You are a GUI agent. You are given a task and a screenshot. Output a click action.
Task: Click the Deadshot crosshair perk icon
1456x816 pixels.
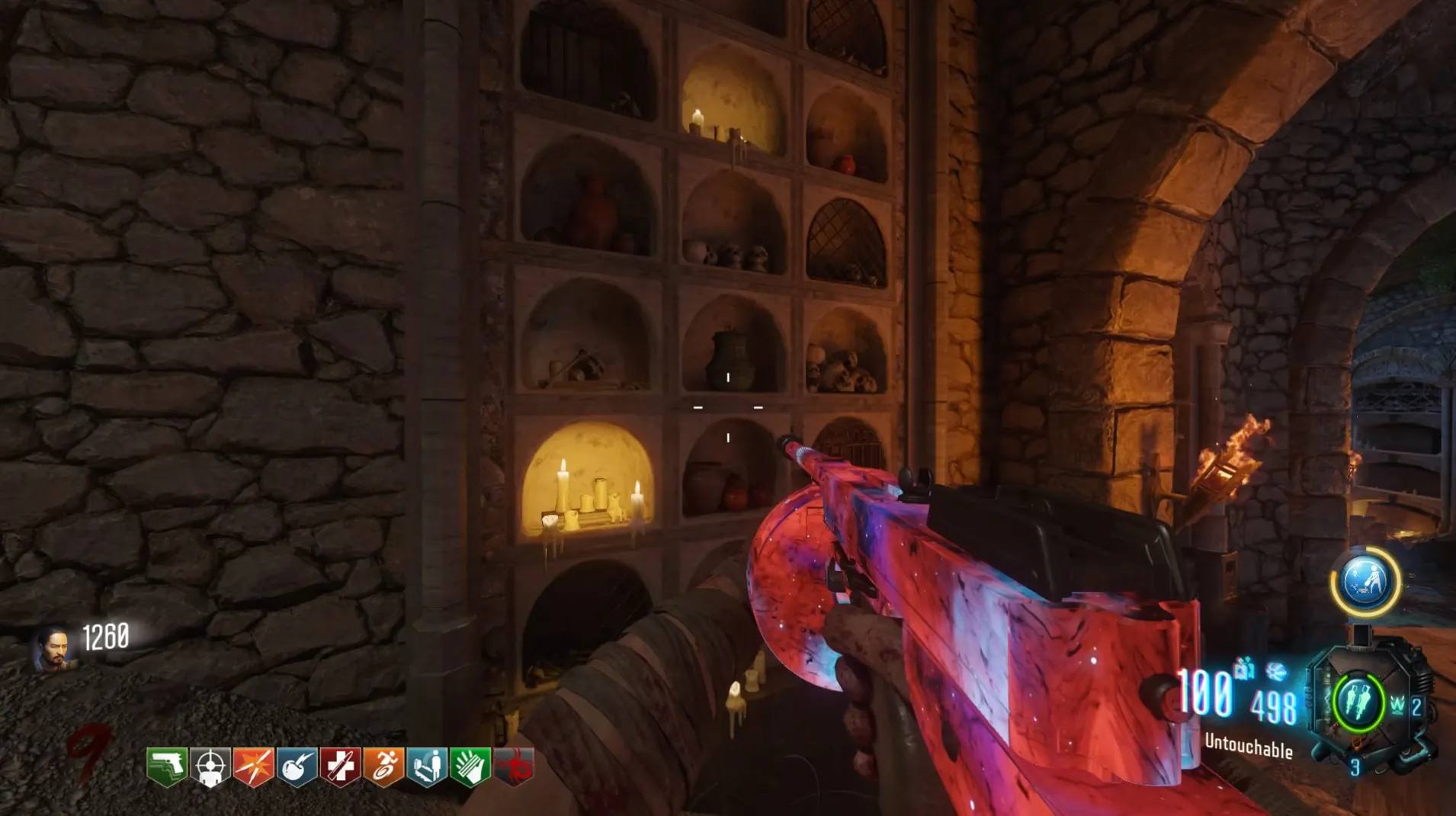(210, 766)
